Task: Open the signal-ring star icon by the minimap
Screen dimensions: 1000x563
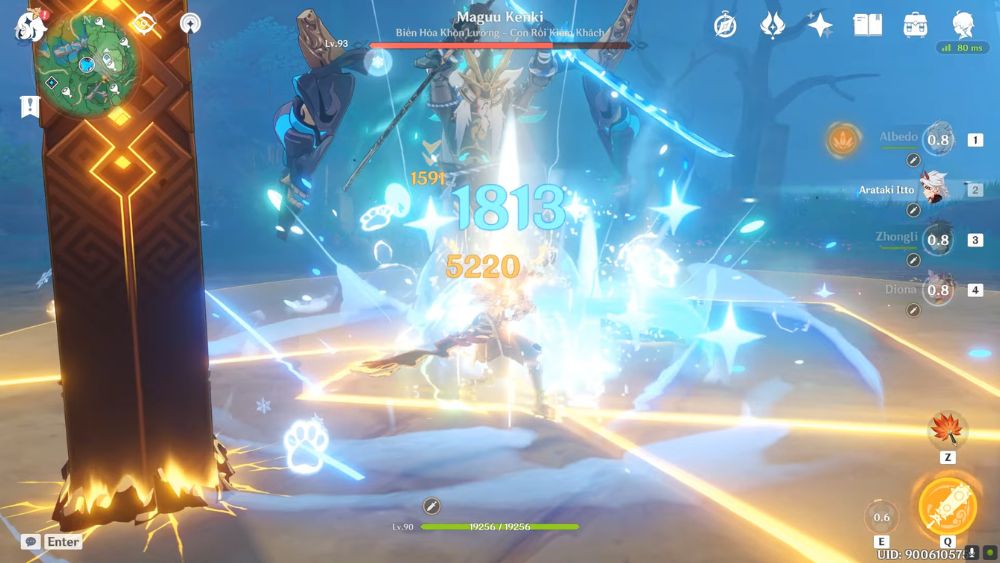Action: (189, 22)
